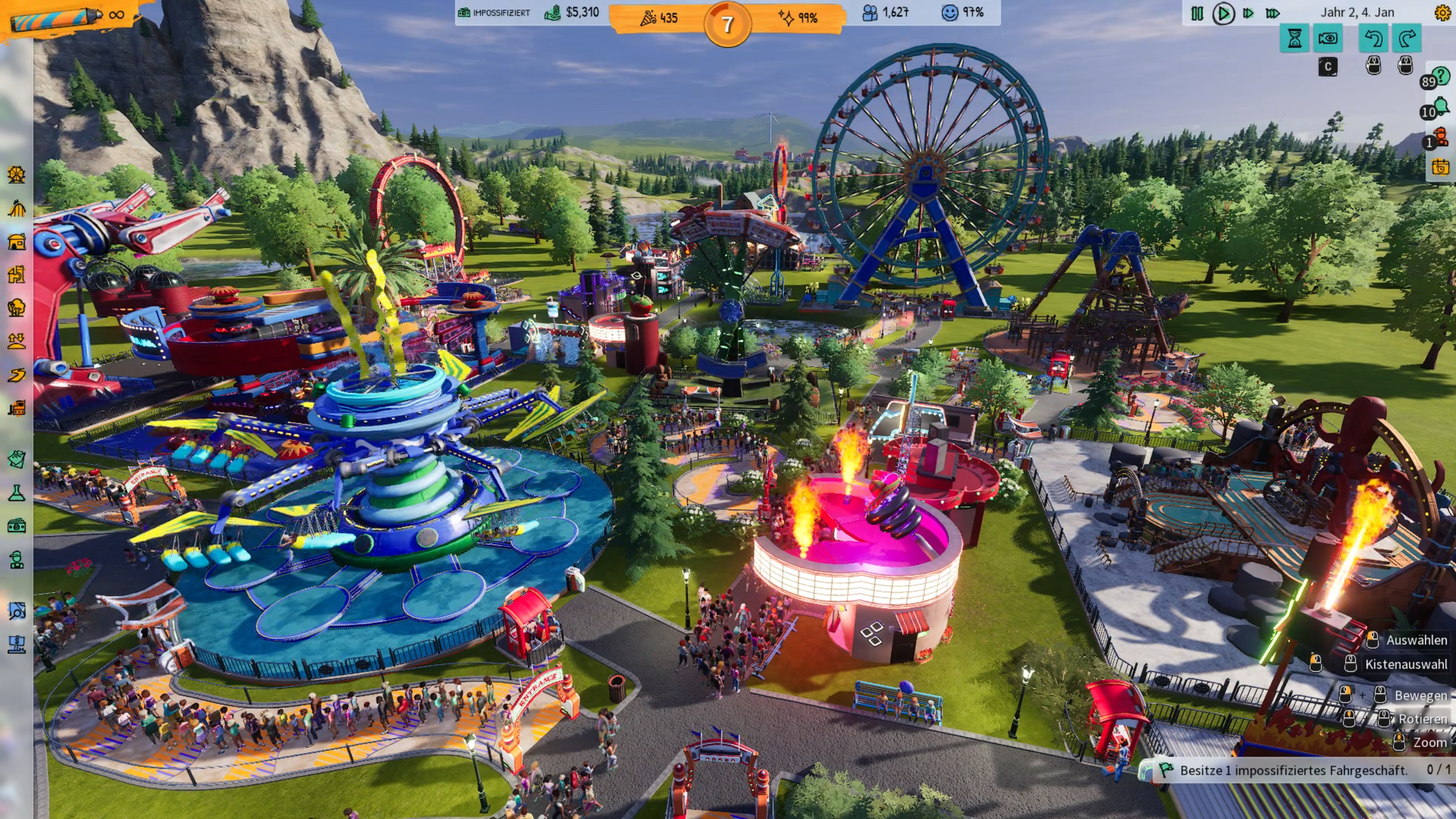The height and width of the screenshot is (819, 1456).
Task: Open the research flask panel
Action: [16, 493]
